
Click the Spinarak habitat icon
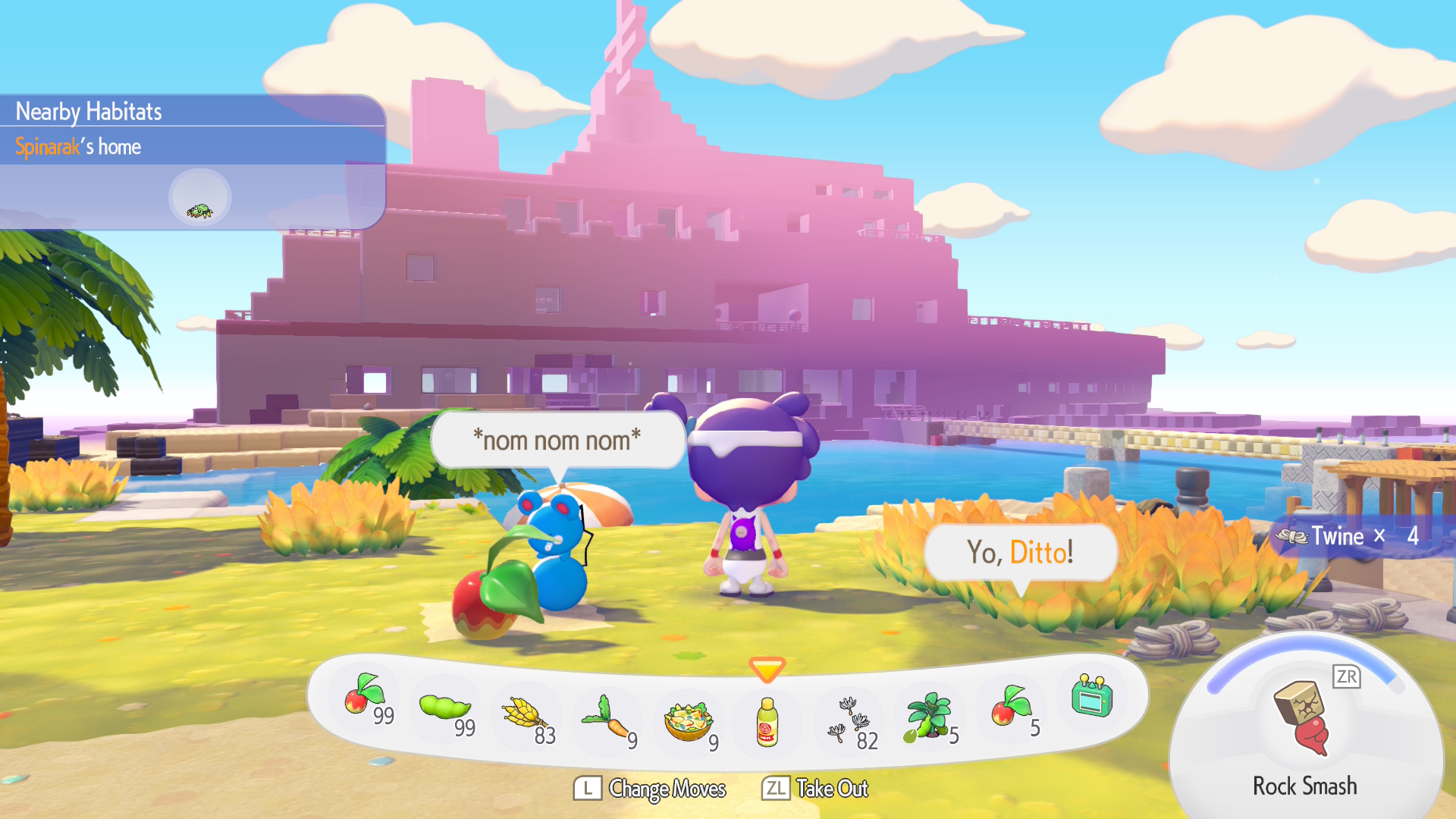coord(199,197)
